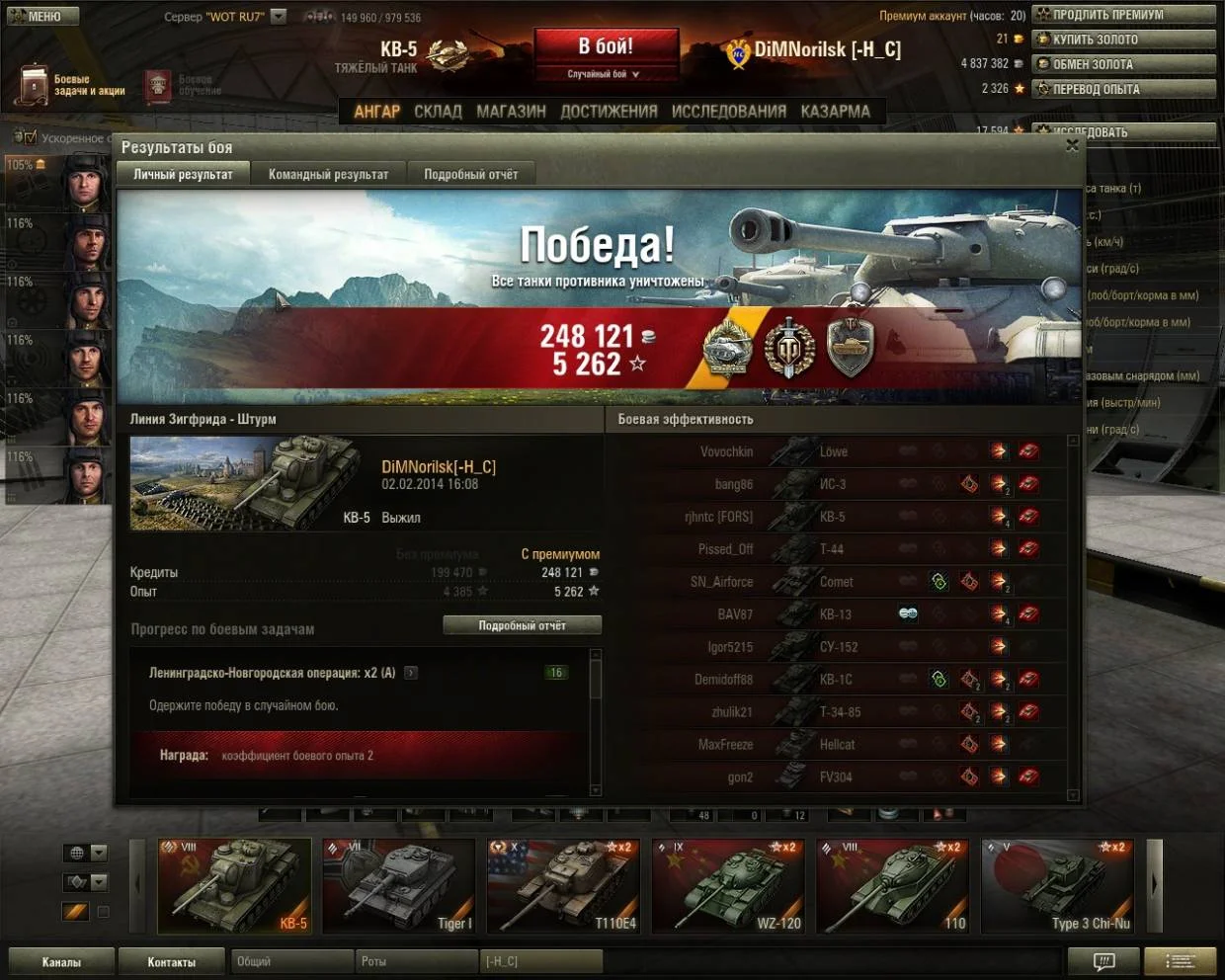The image size is (1225, 980).
Task: Choose the T110E4 tank thumbnail
Action: [564, 885]
